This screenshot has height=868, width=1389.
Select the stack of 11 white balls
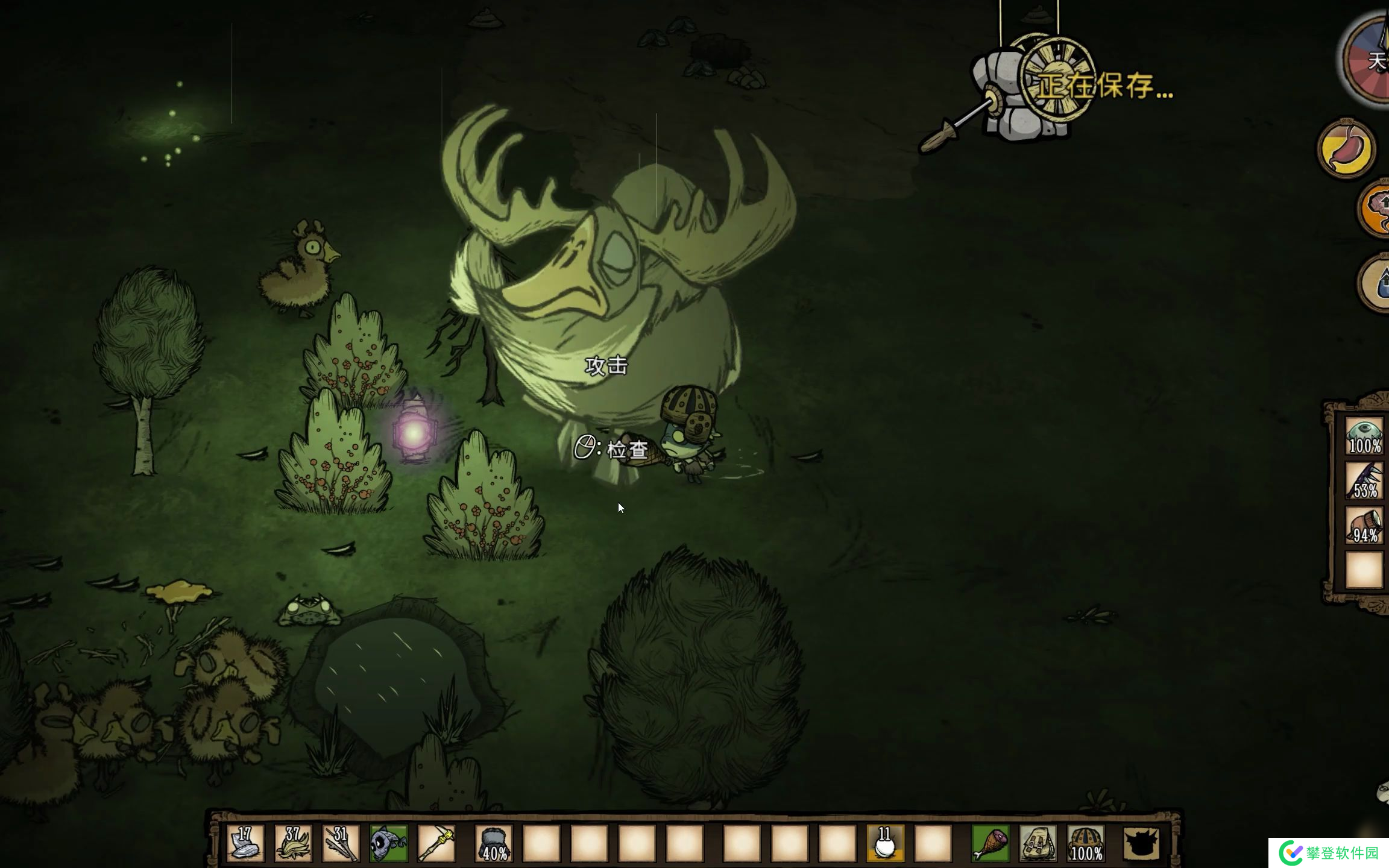click(884, 843)
